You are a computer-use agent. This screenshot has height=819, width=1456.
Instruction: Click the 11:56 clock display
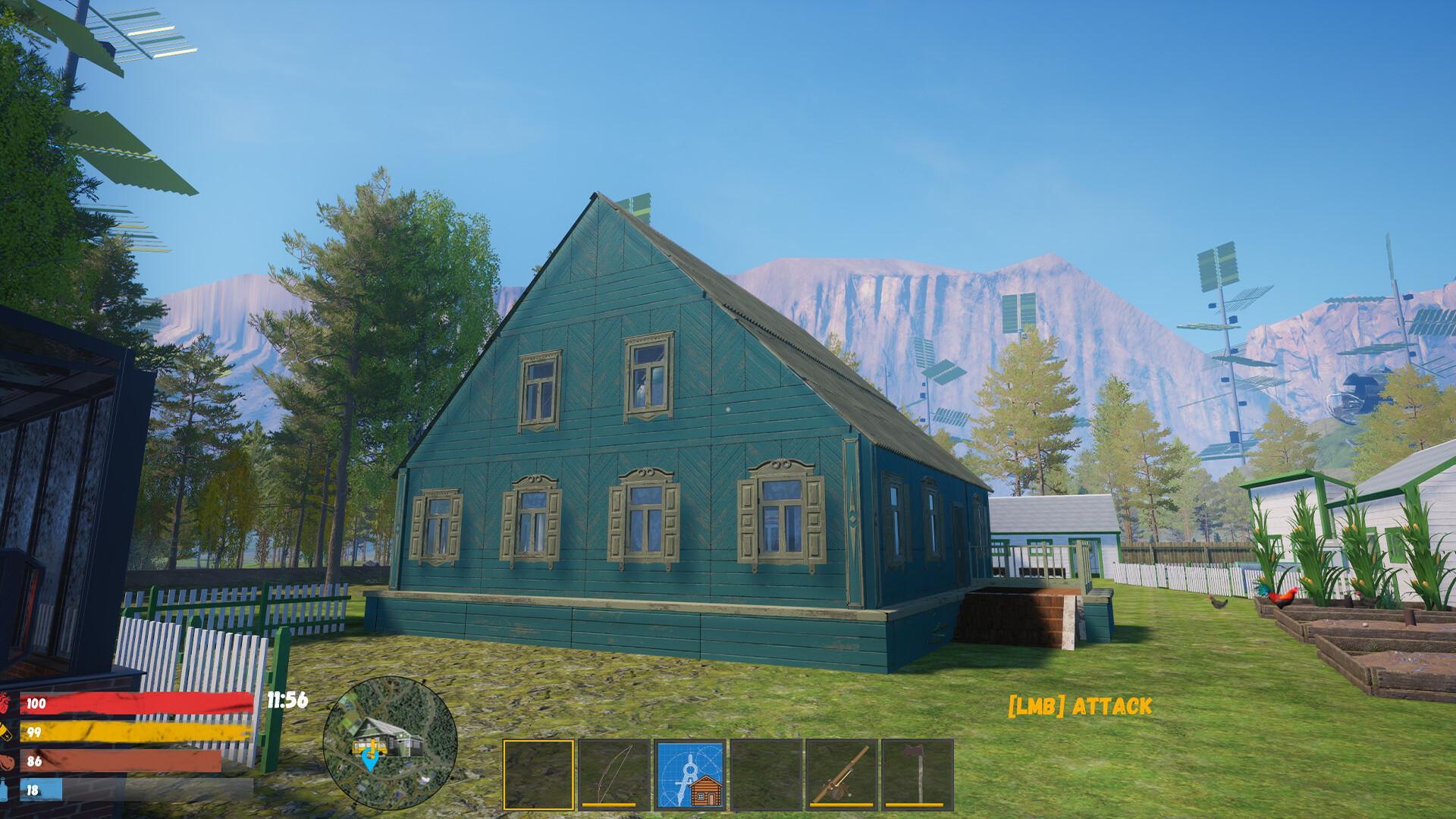[287, 701]
